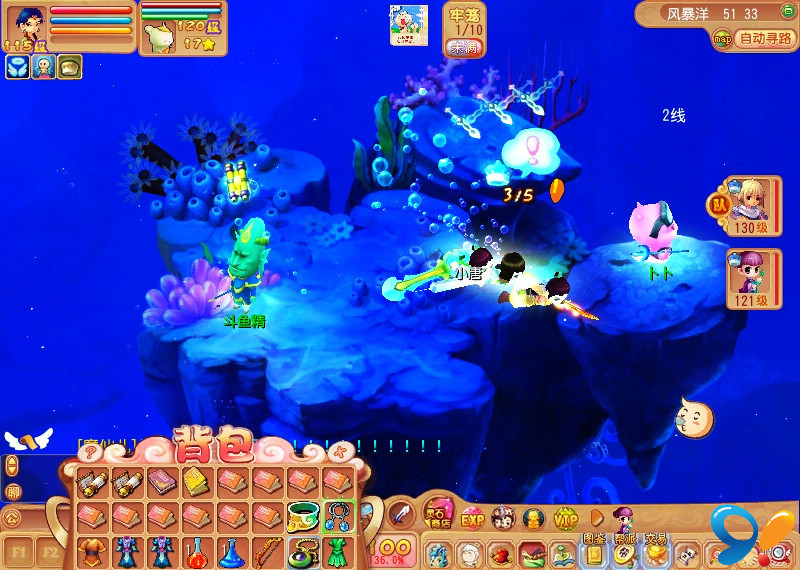Viewport: 800px width, 570px height.
Task: Close the backpack window
Action: pyautogui.click(x=342, y=451)
